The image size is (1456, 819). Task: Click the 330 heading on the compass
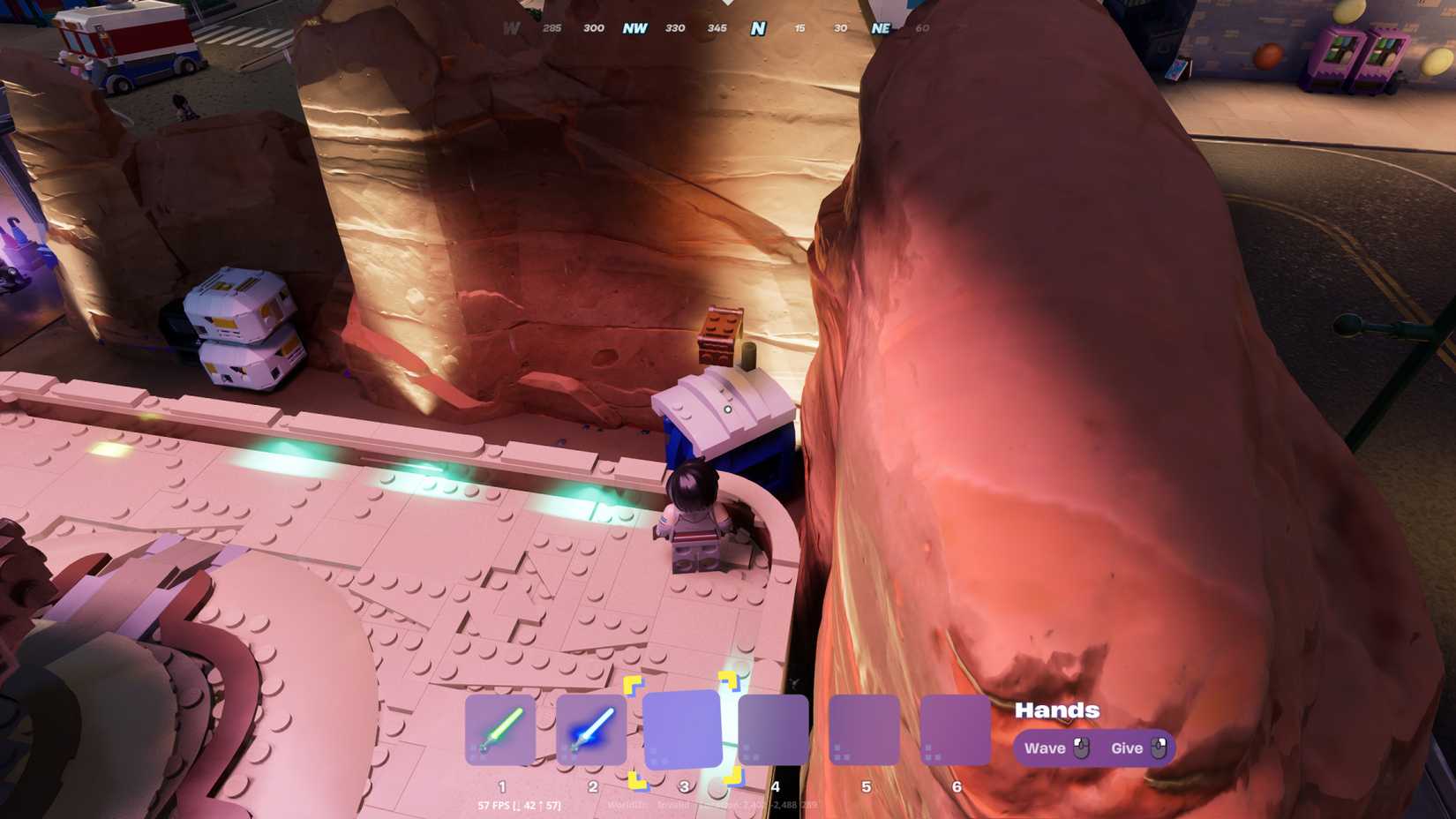676,27
